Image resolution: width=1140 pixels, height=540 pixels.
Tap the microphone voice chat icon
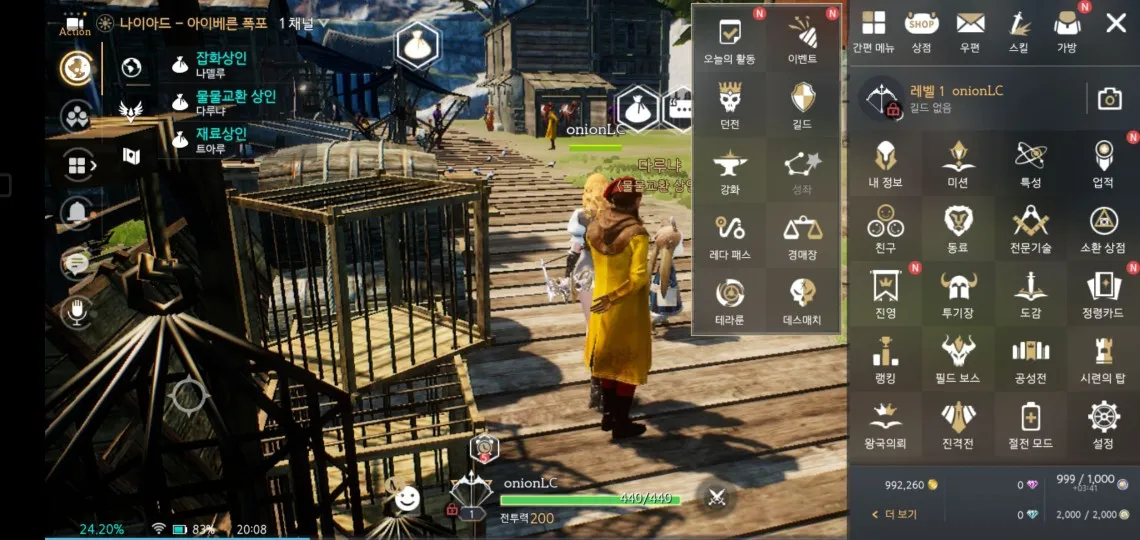point(76,312)
